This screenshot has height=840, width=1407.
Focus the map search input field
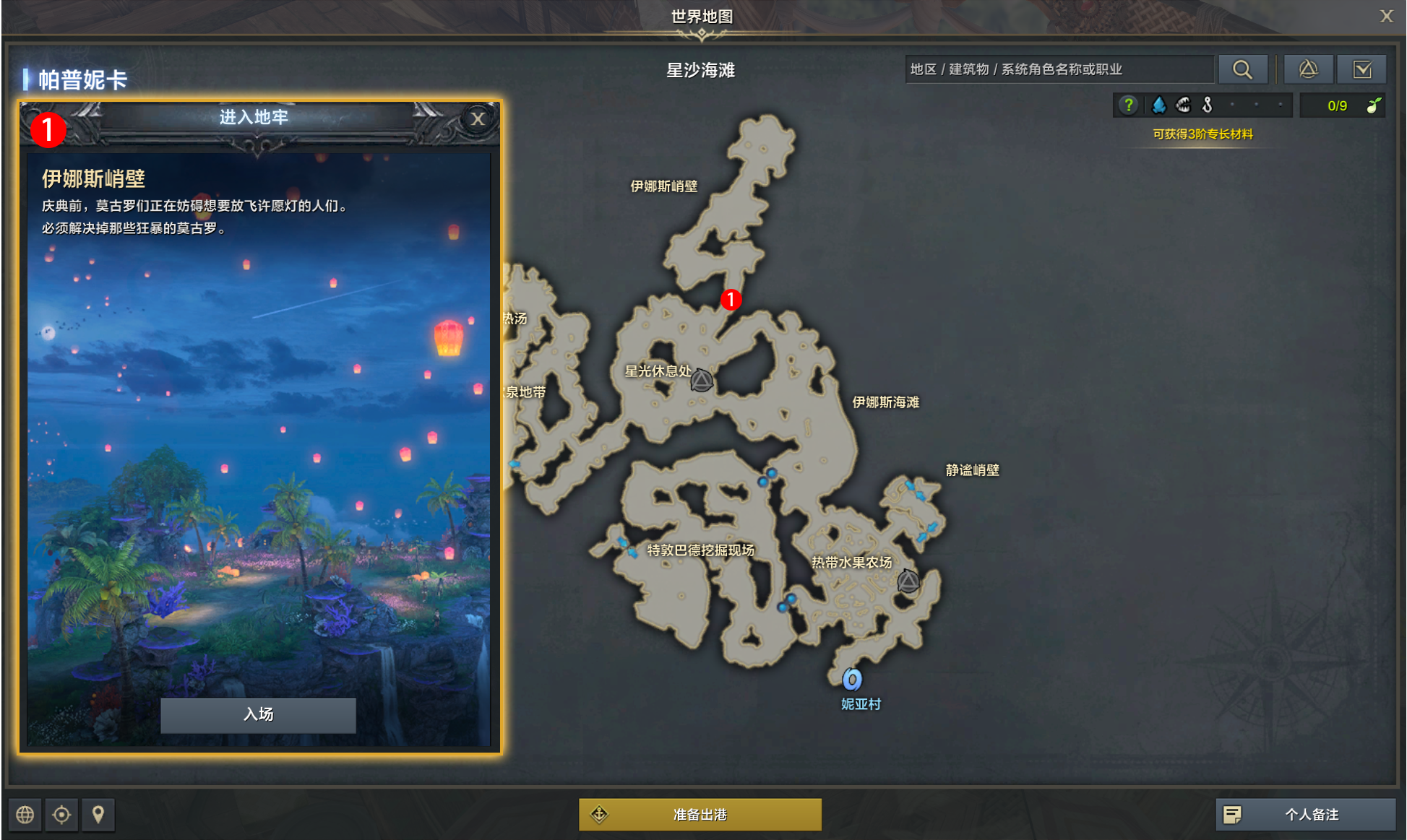click(1058, 69)
